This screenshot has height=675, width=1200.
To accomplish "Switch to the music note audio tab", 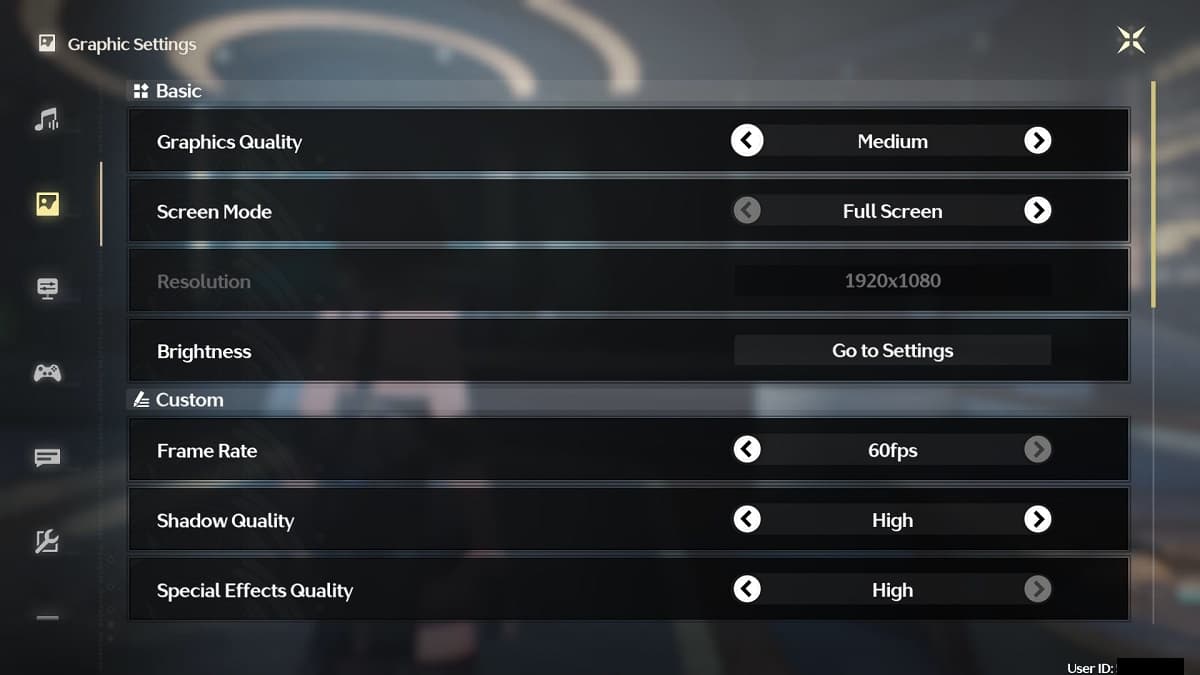I will tap(47, 120).
